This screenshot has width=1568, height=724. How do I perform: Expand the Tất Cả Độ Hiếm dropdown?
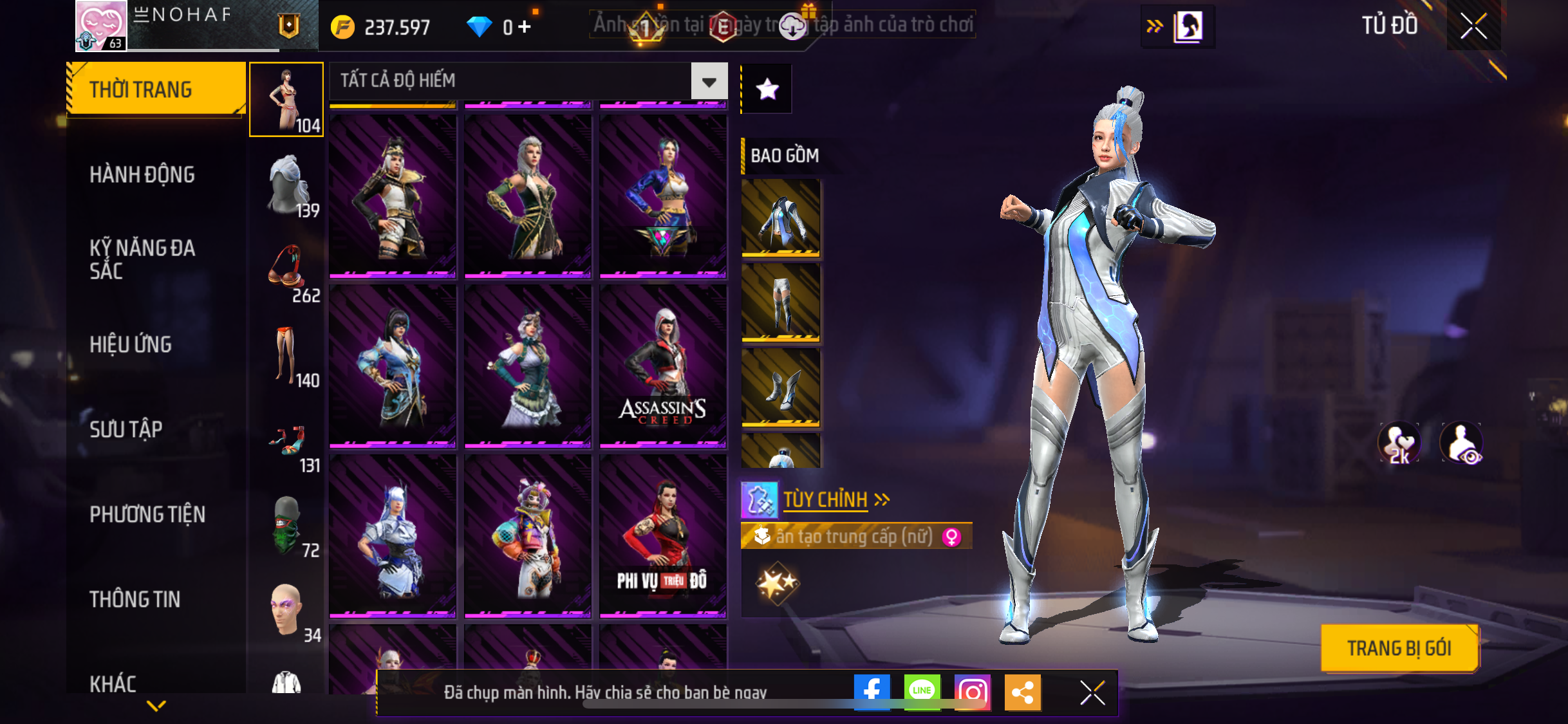(x=709, y=82)
